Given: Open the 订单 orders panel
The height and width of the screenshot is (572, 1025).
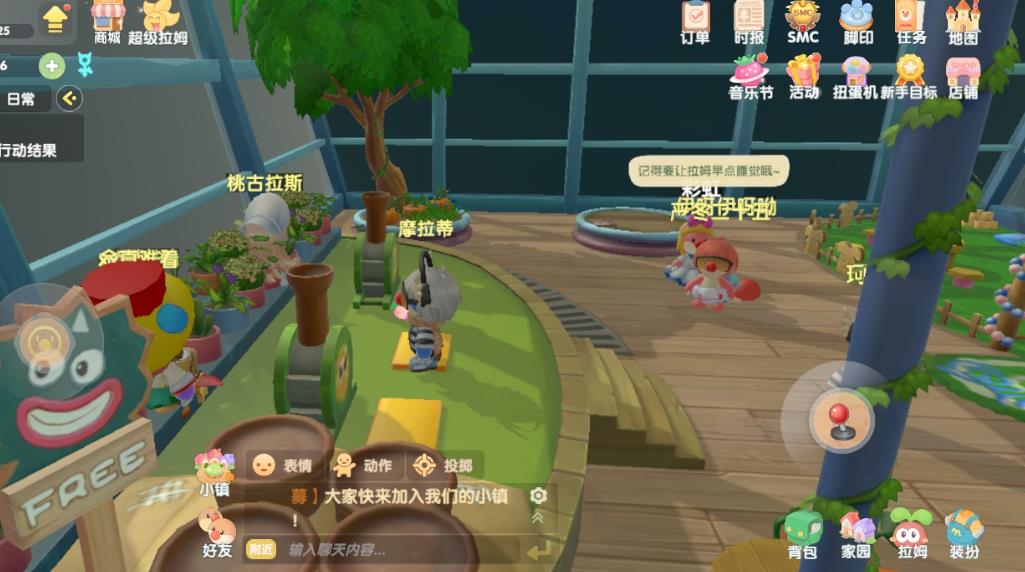Looking at the screenshot, I should coord(695,21).
